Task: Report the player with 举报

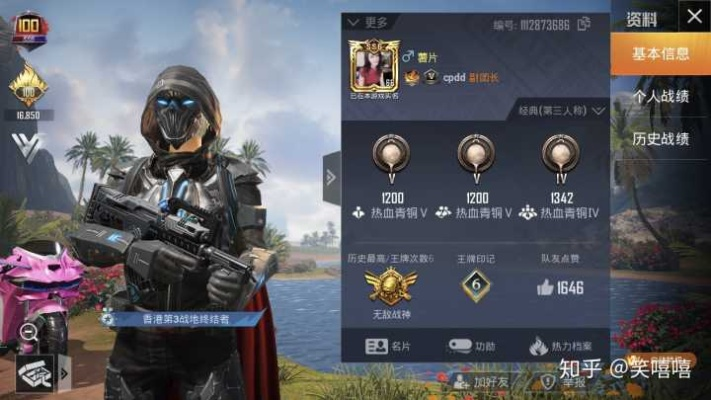Action: [561, 381]
